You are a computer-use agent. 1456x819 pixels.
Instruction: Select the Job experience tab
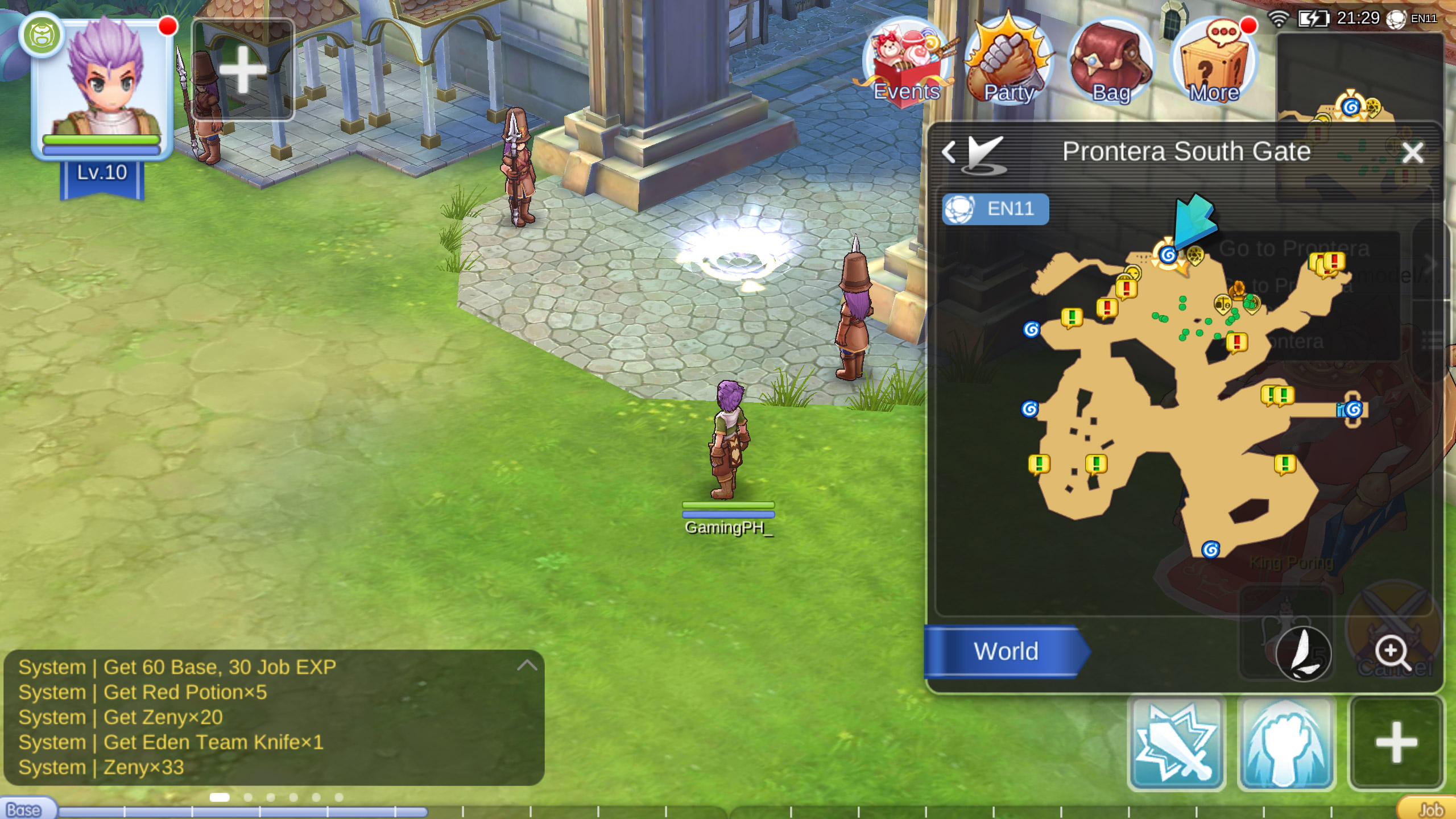coord(1430,810)
